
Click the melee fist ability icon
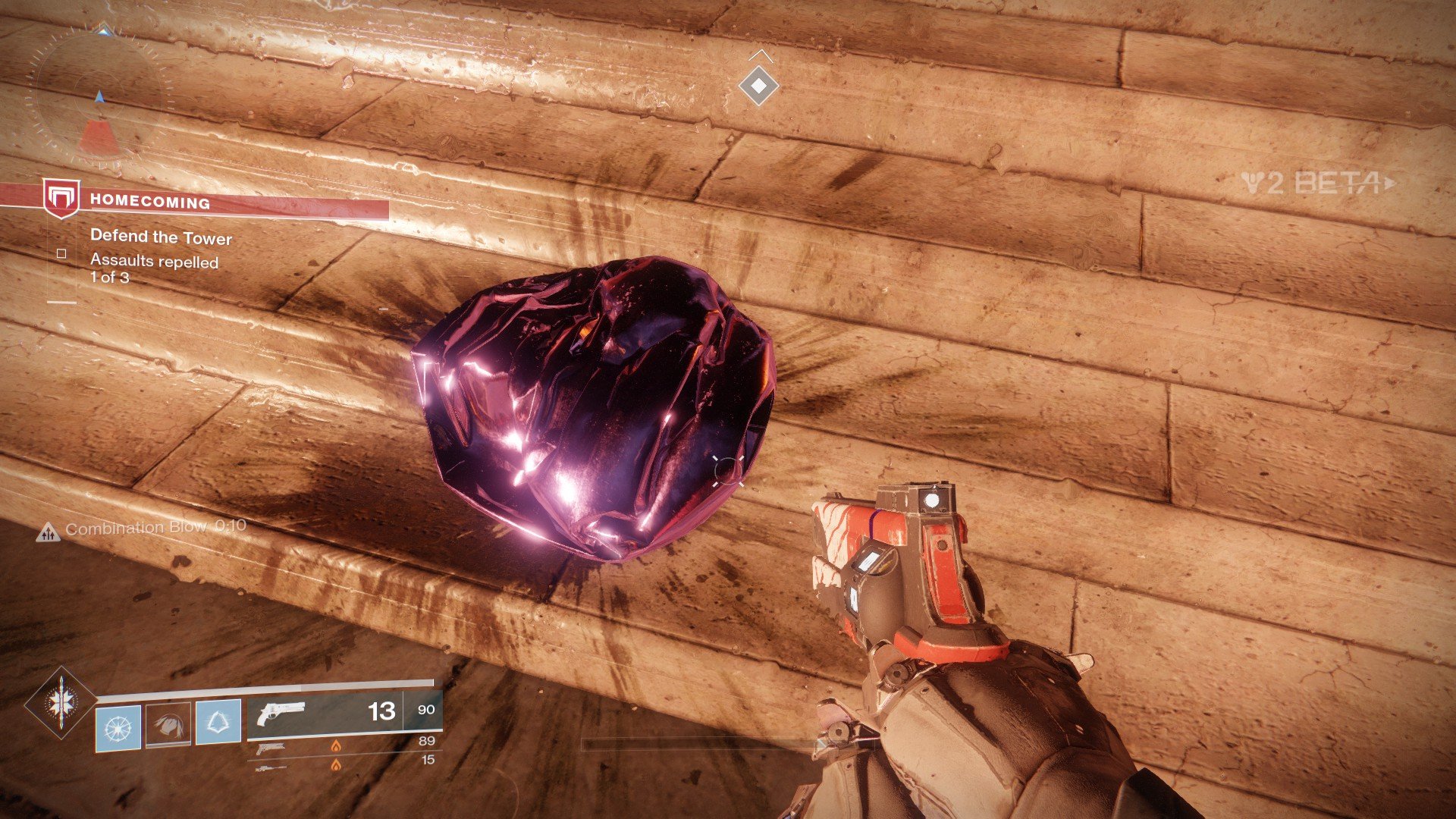tap(168, 725)
